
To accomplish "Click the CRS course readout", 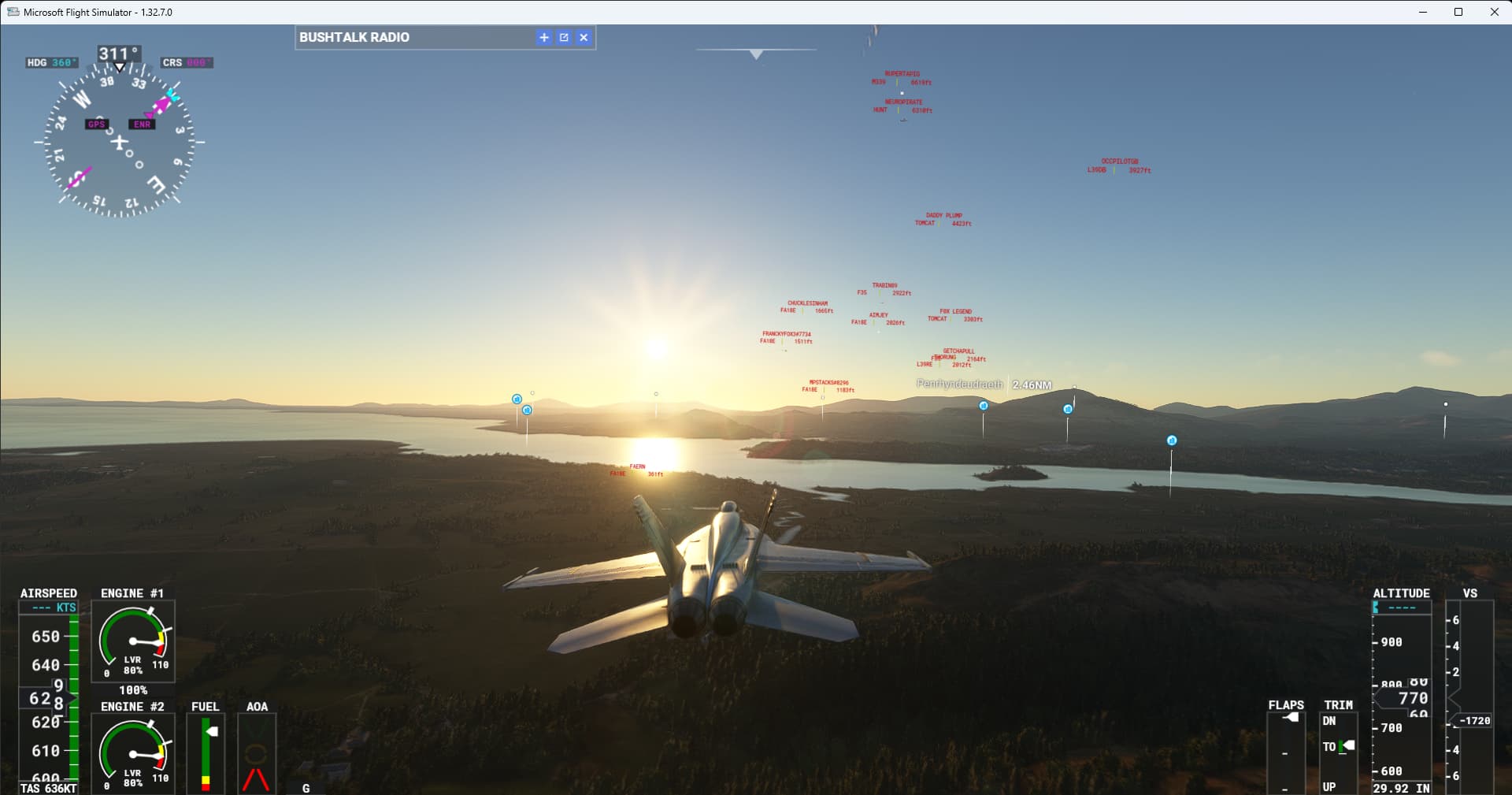I will 186,61.
